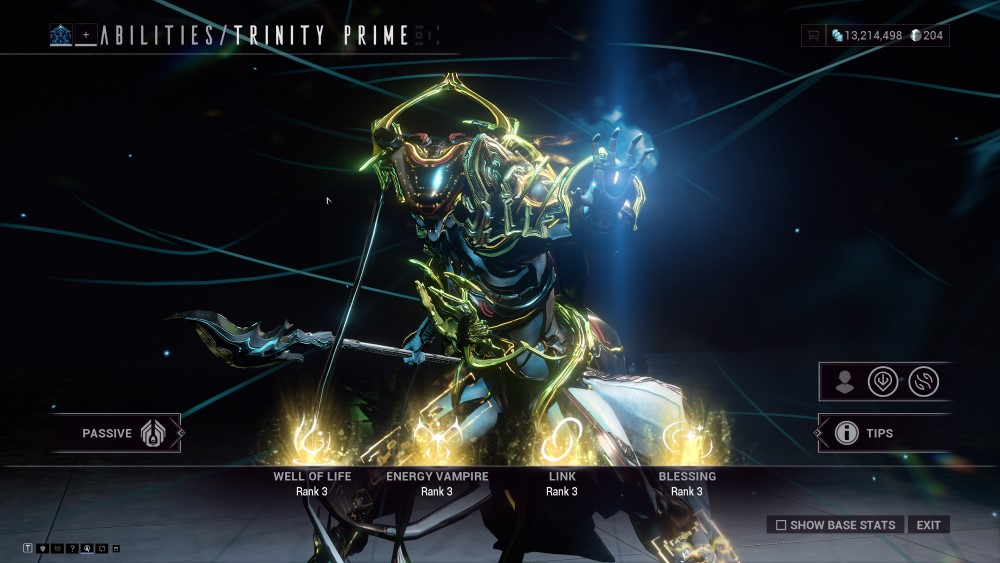This screenshot has width=1000, height=563.
Task: Click the shield icon in bottom bar
Action: point(43,549)
